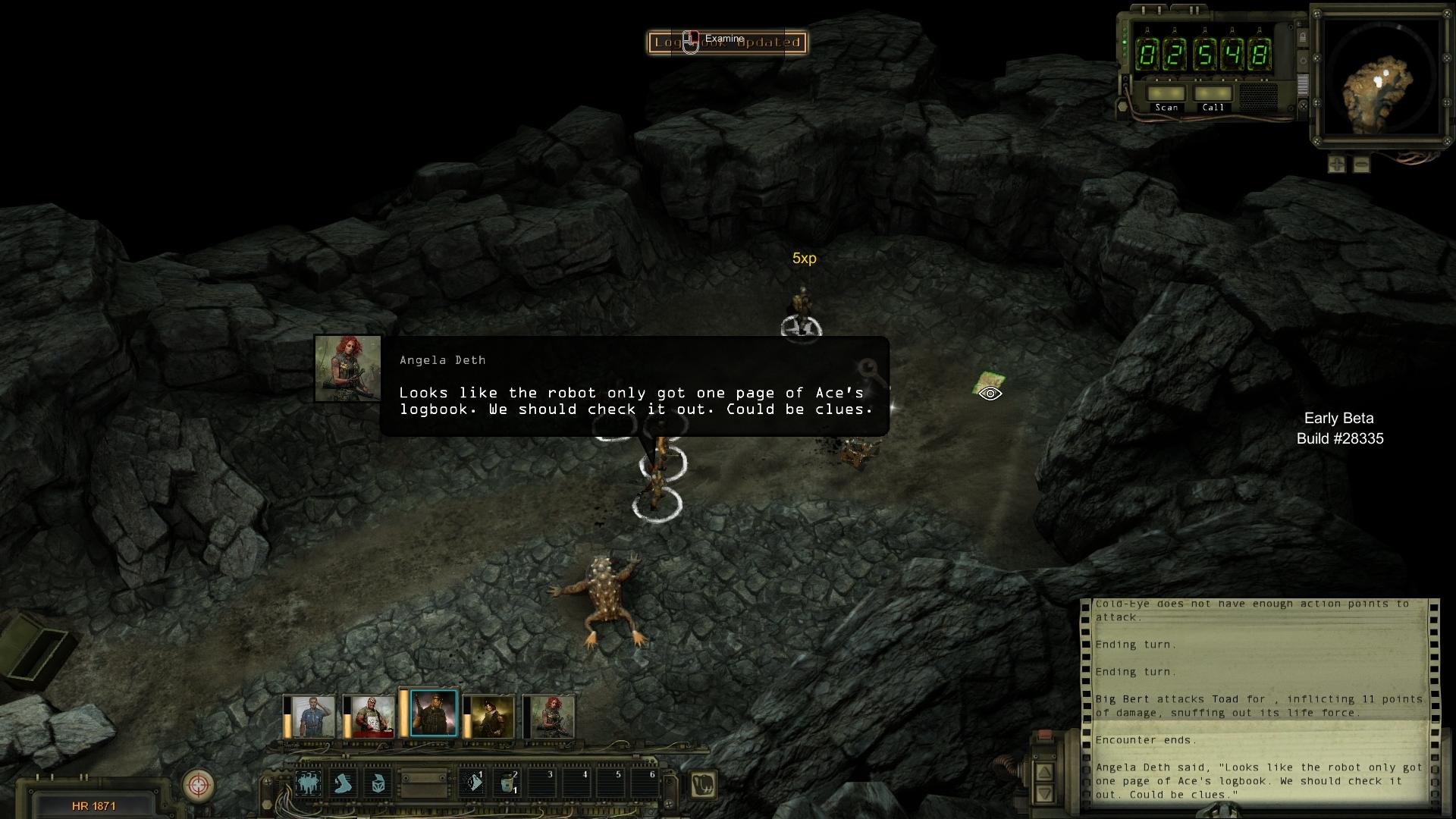
Task: Open the crate inventory icon
Action: [x=378, y=783]
